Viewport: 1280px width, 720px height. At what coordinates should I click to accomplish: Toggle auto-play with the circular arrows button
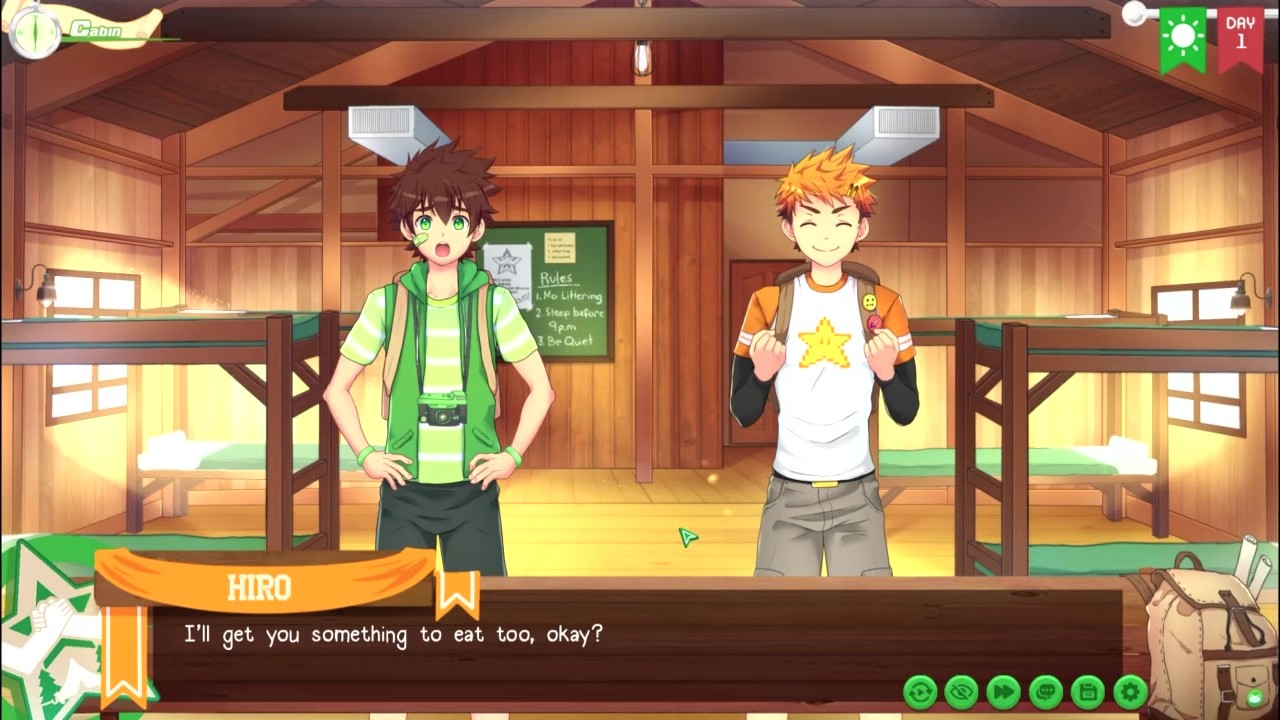pos(920,691)
